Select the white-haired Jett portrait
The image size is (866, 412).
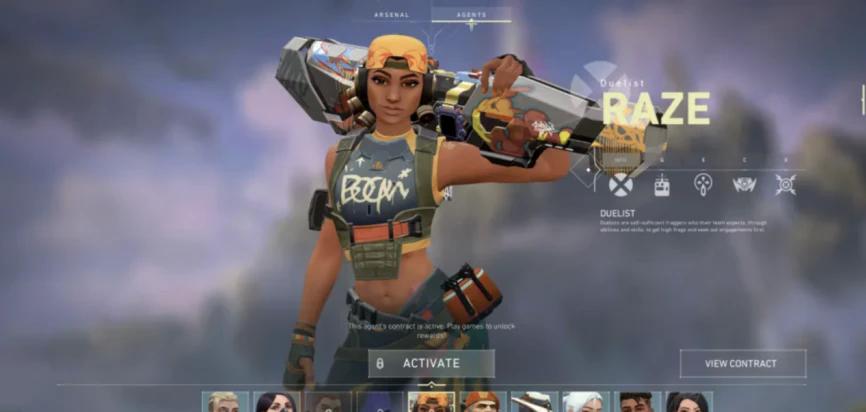pyautogui.click(x=585, y=402)
